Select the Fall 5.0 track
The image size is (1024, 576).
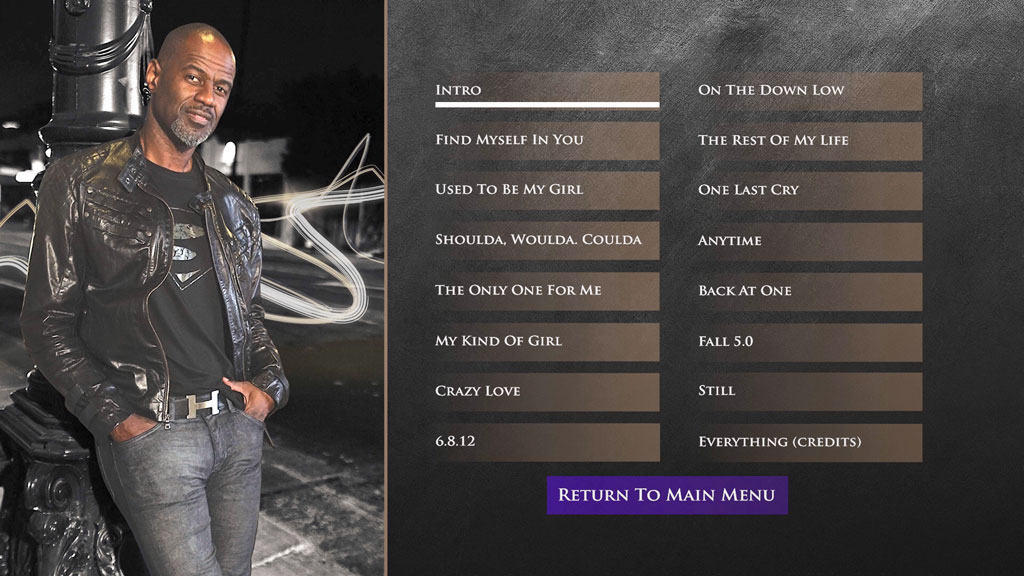tap(808, 341)
